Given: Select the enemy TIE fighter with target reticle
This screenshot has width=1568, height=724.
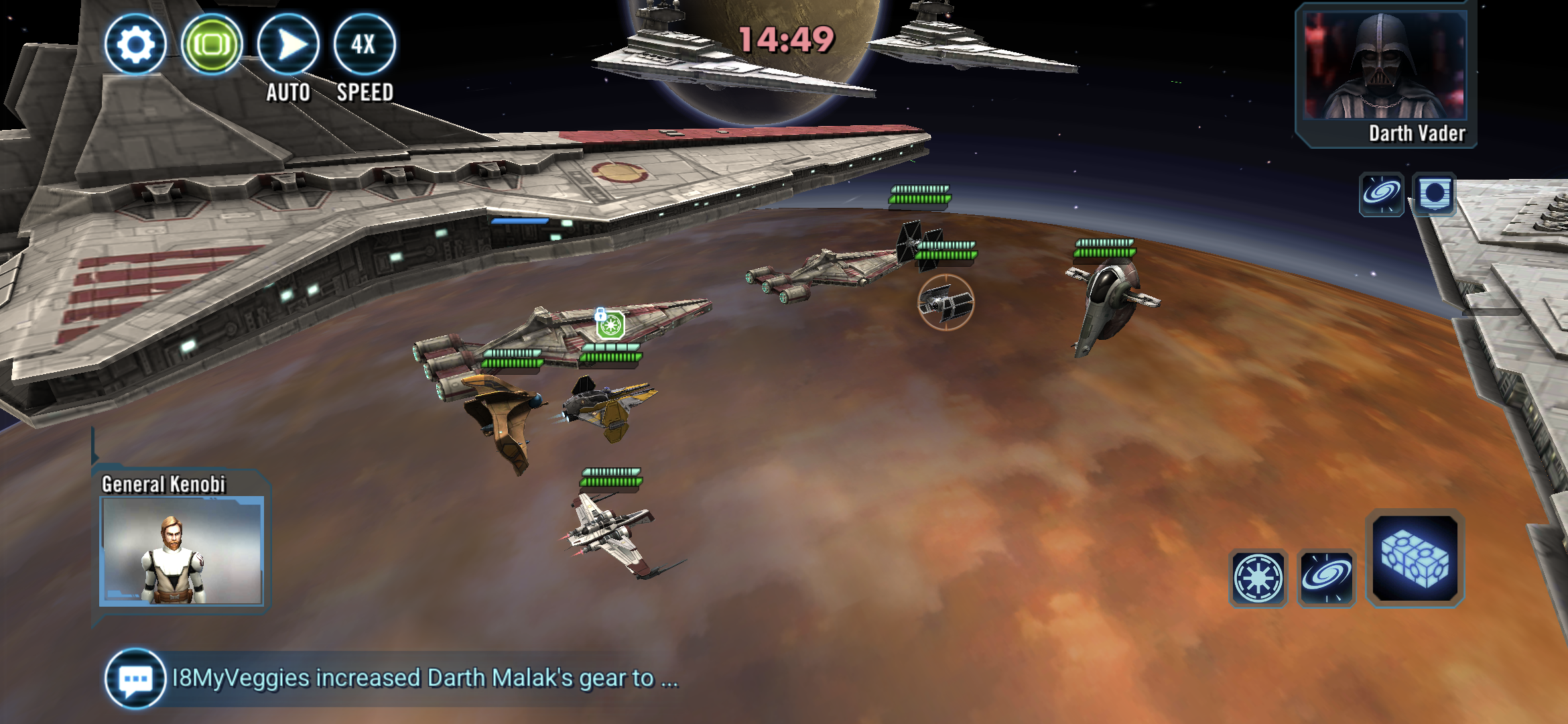Looking at the screenshot, I should coord(945,302).
